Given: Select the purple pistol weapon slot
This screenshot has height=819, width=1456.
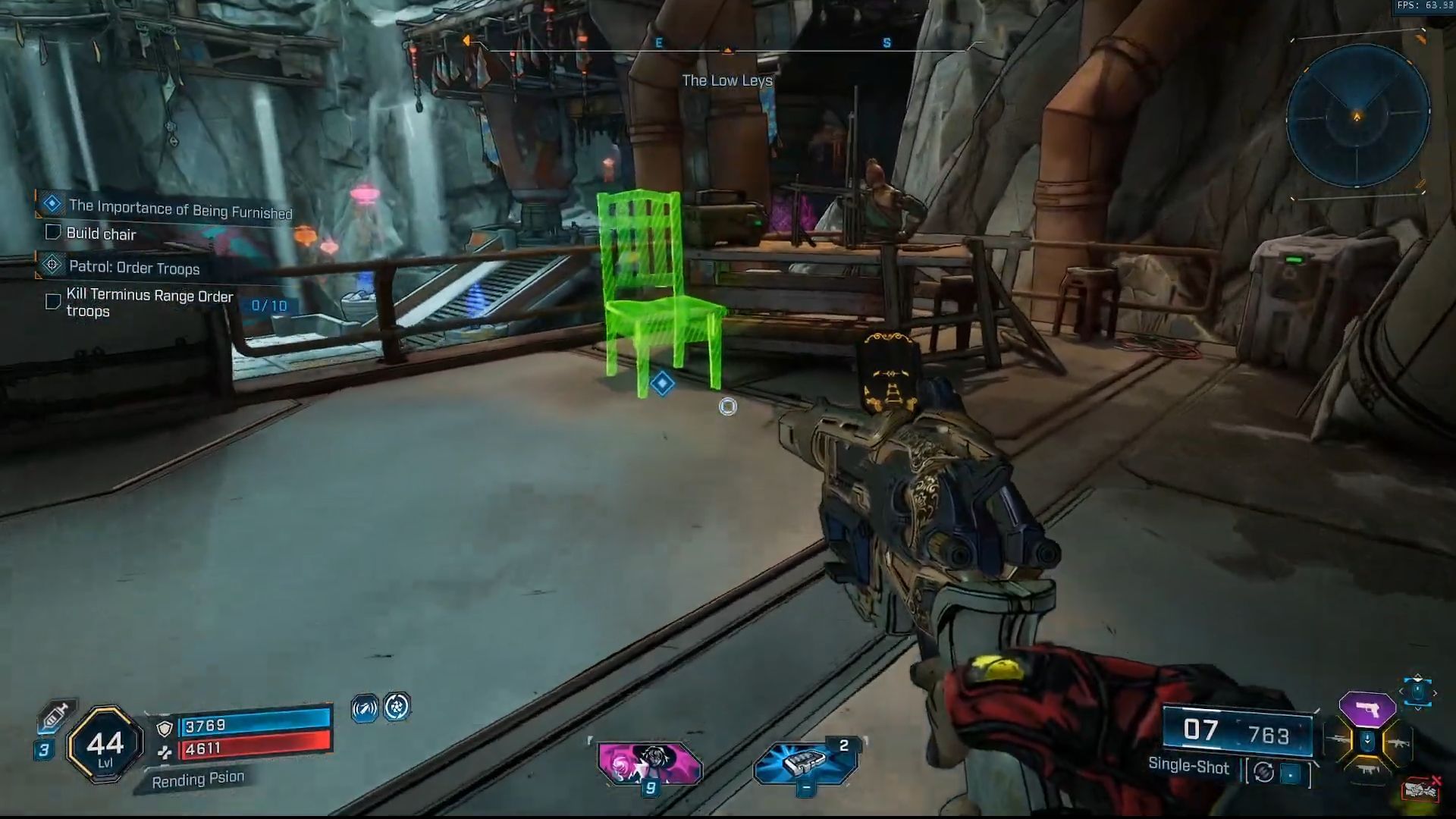Looking at the screenshot, I should point(1367,709).
